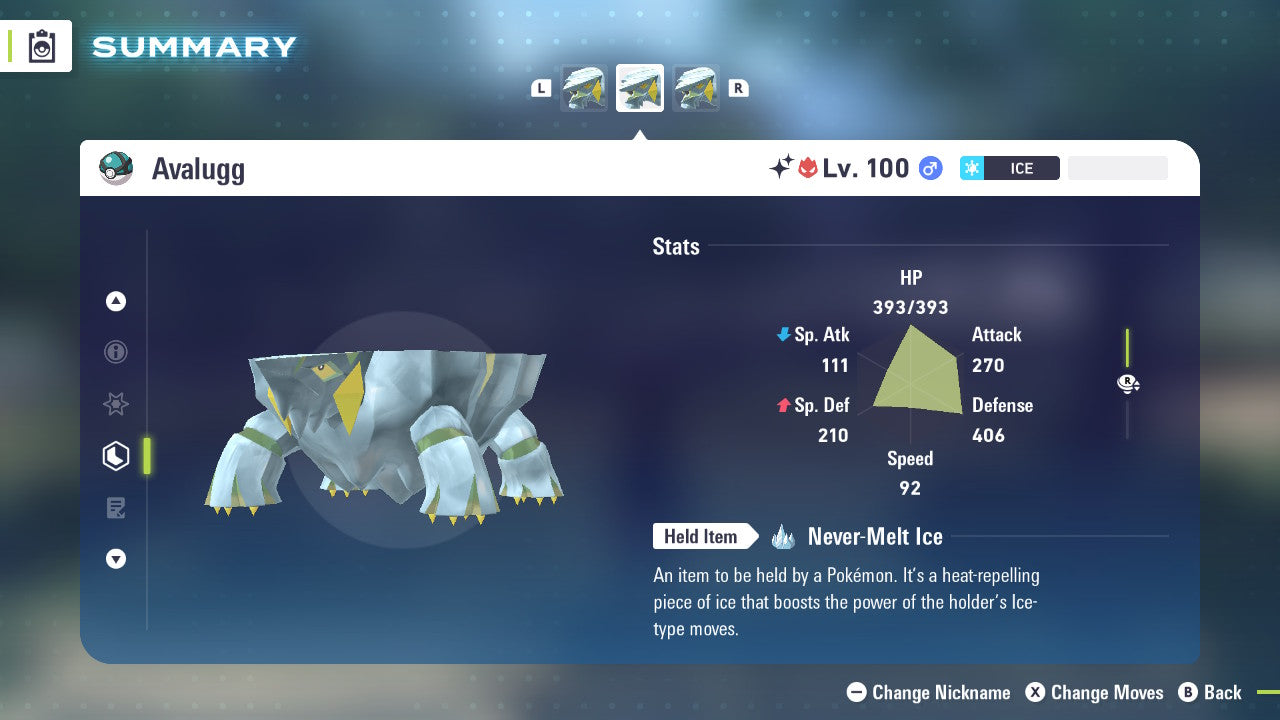Open the Pokémon info page via sidebar info icon
This screenshot has width=1280, height=720.
pos(115,353)
